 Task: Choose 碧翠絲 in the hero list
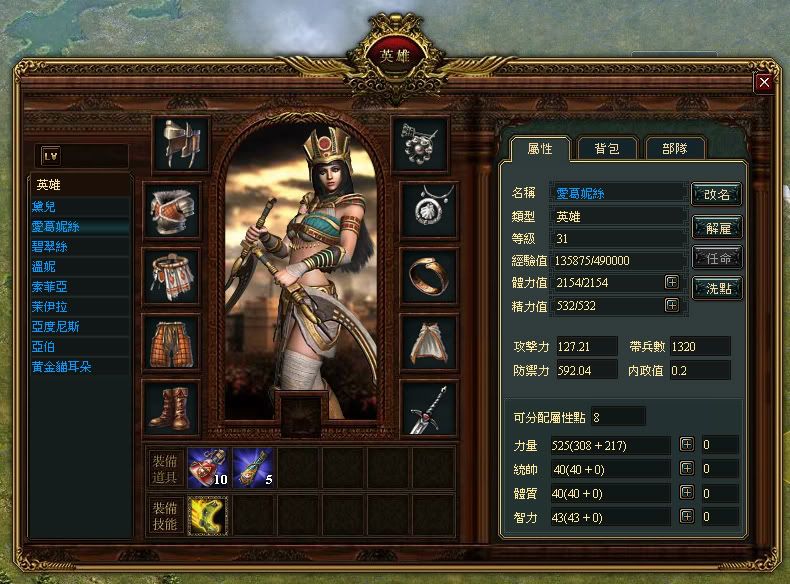click(50, 246)
